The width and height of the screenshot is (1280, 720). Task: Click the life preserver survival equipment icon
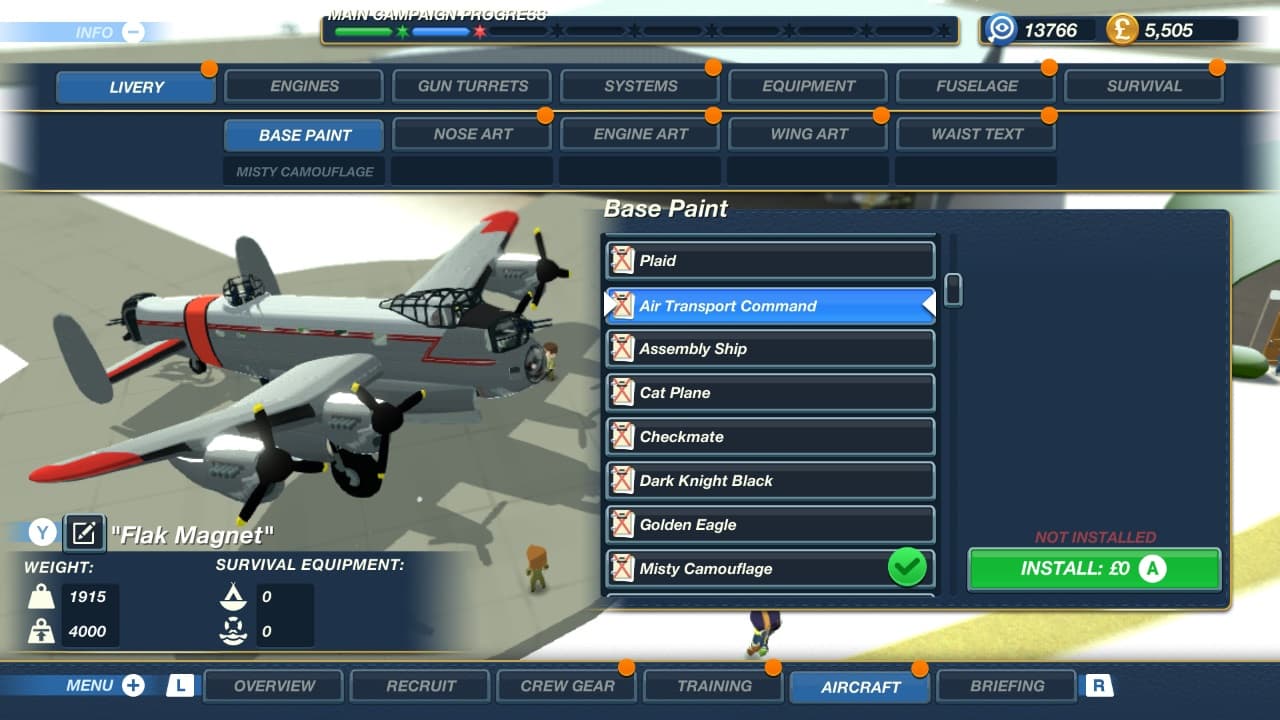pyautogui.click(x=232, y=631)
